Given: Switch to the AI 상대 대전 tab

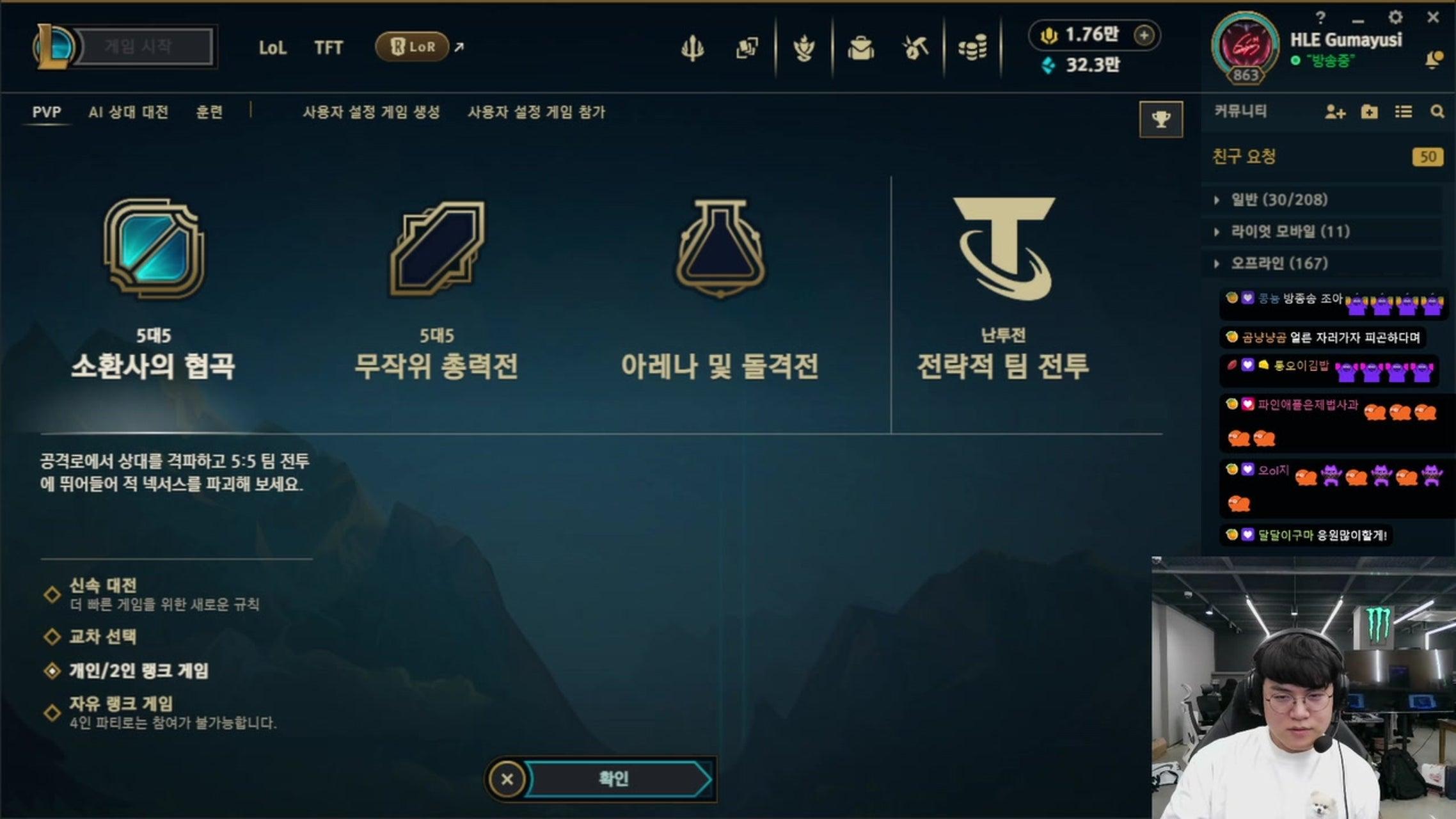Looking at the screenshot, I should click(x=128, y=112).
